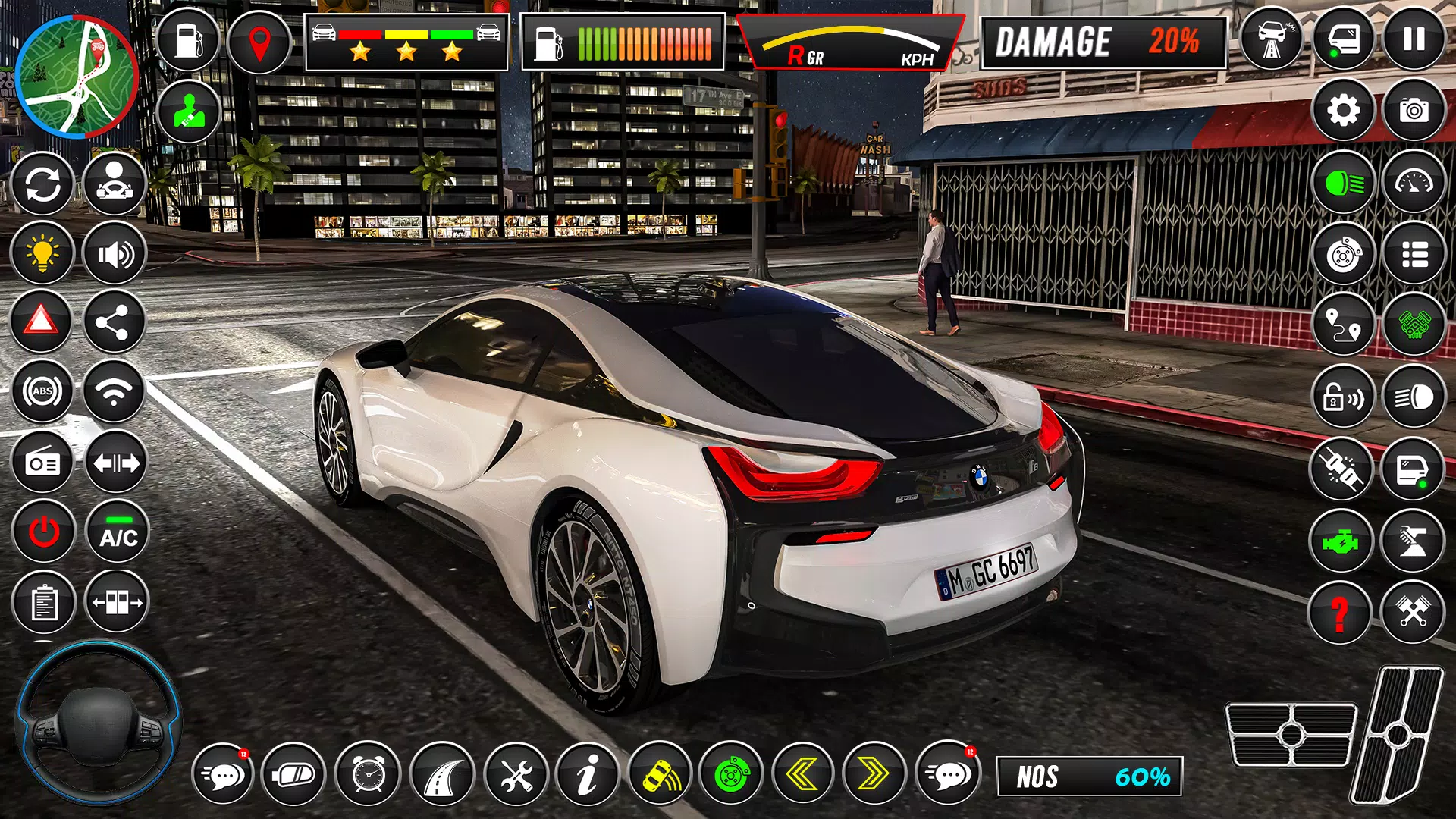Toggle the green headlight button
The image size is (1456, 819).
click(x=1343, y=183)
